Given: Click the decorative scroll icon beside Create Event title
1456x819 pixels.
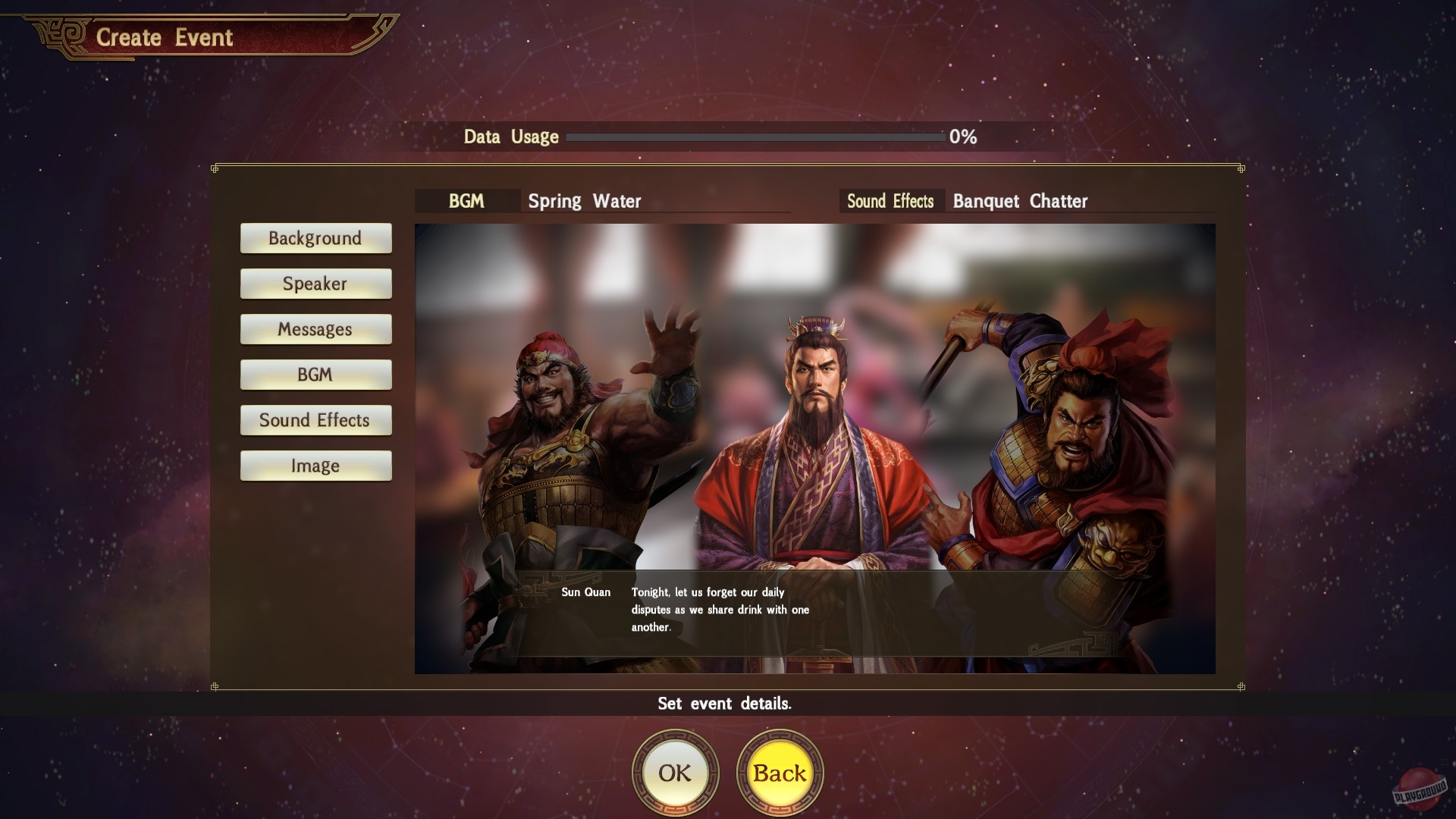Looking at the screenshot, I should pyautogui.click(x=375, y=27).
